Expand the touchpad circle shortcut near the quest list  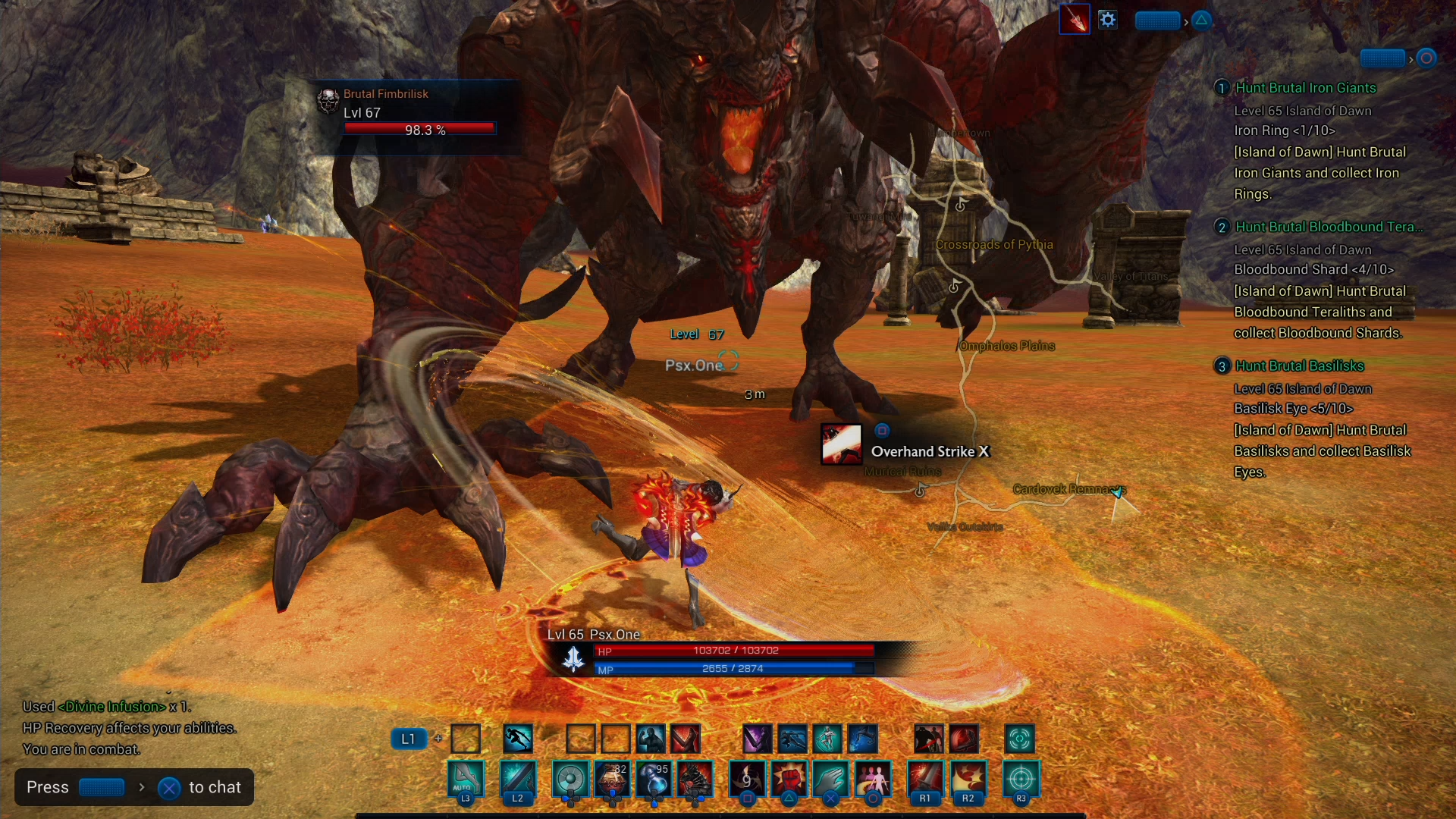pos(1425,57)
